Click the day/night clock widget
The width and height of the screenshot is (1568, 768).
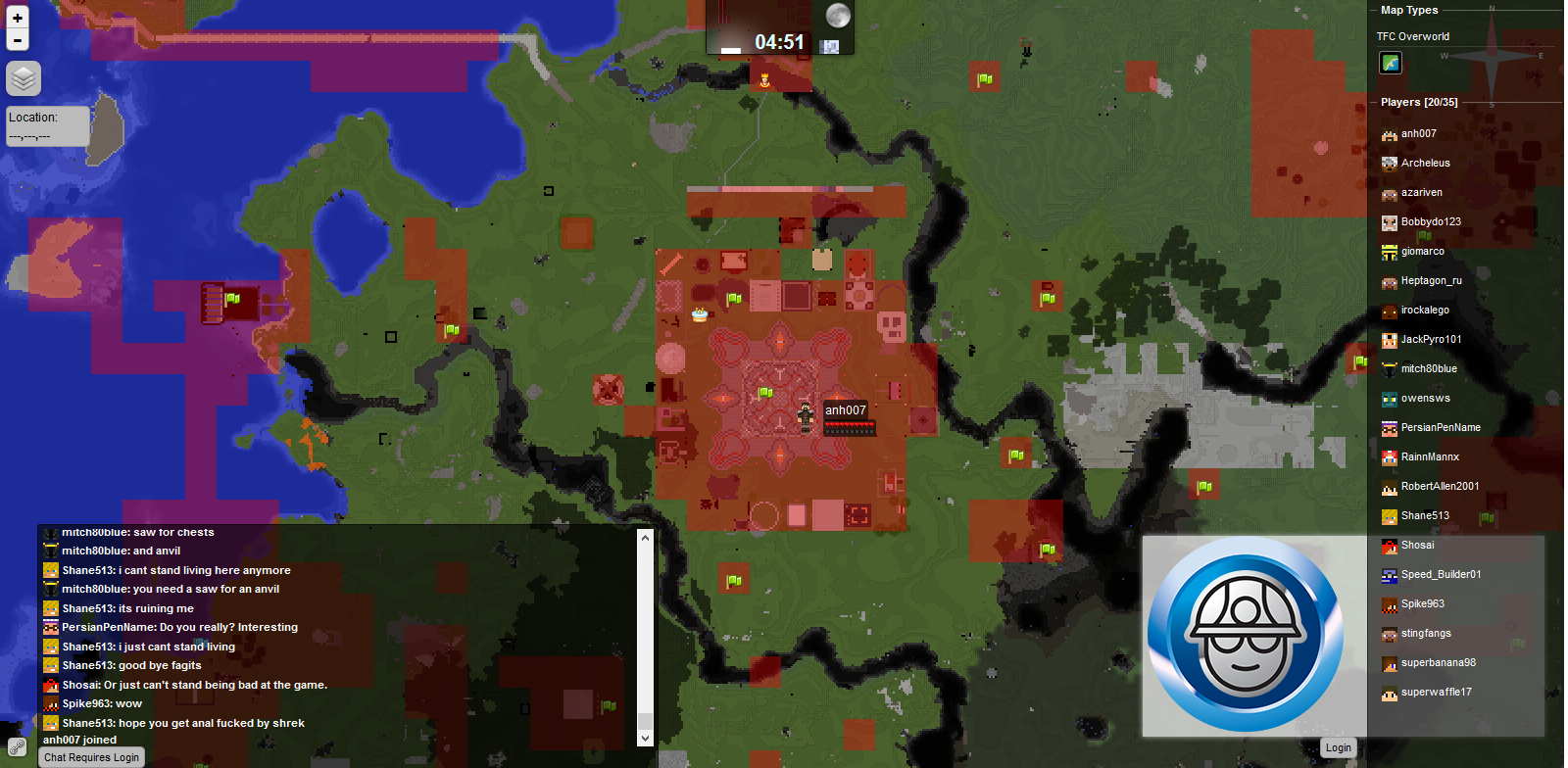779,29
